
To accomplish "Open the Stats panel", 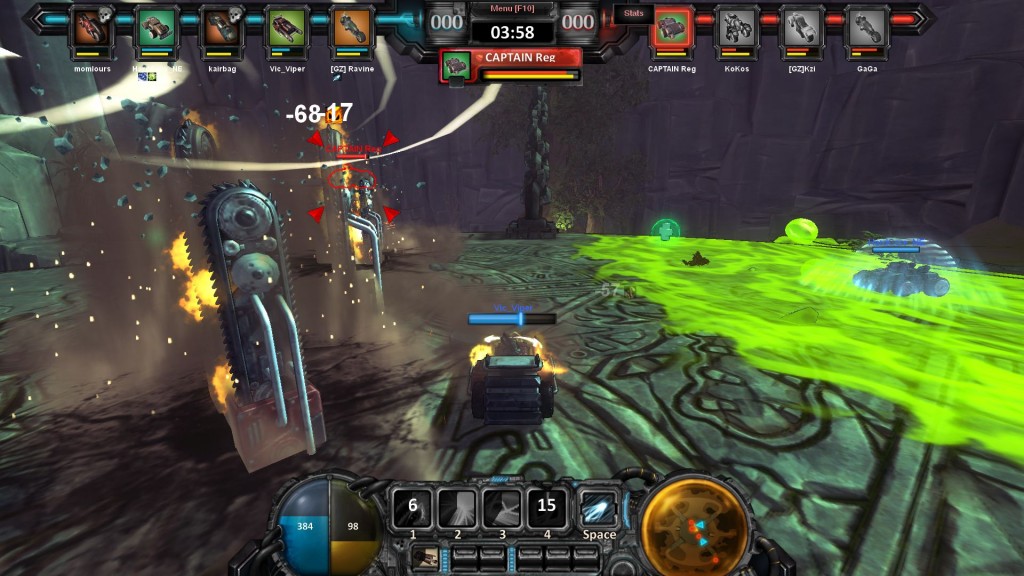I will [x=634, y=13].
